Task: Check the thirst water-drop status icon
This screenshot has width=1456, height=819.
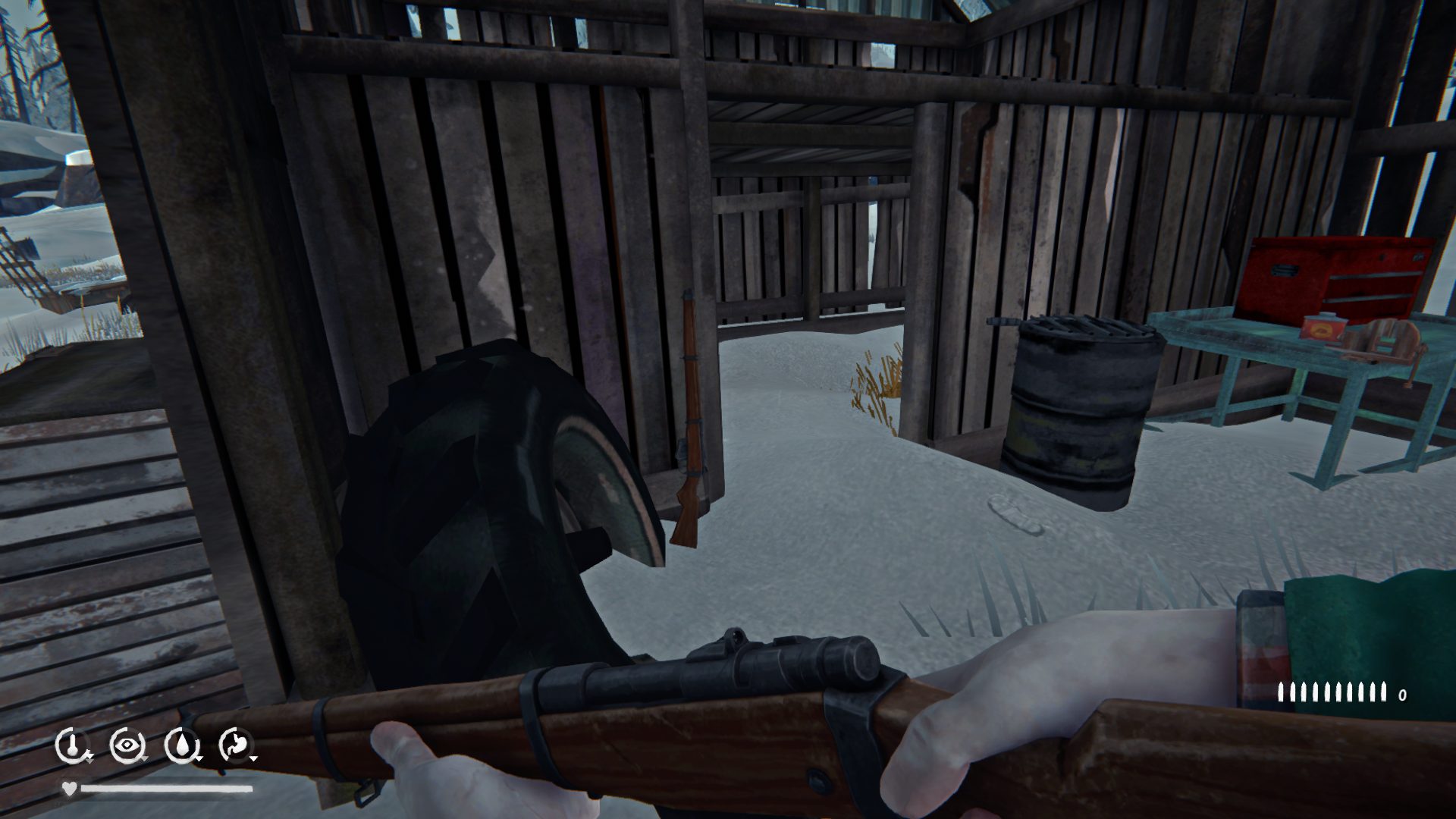Action: pos(180,745)
